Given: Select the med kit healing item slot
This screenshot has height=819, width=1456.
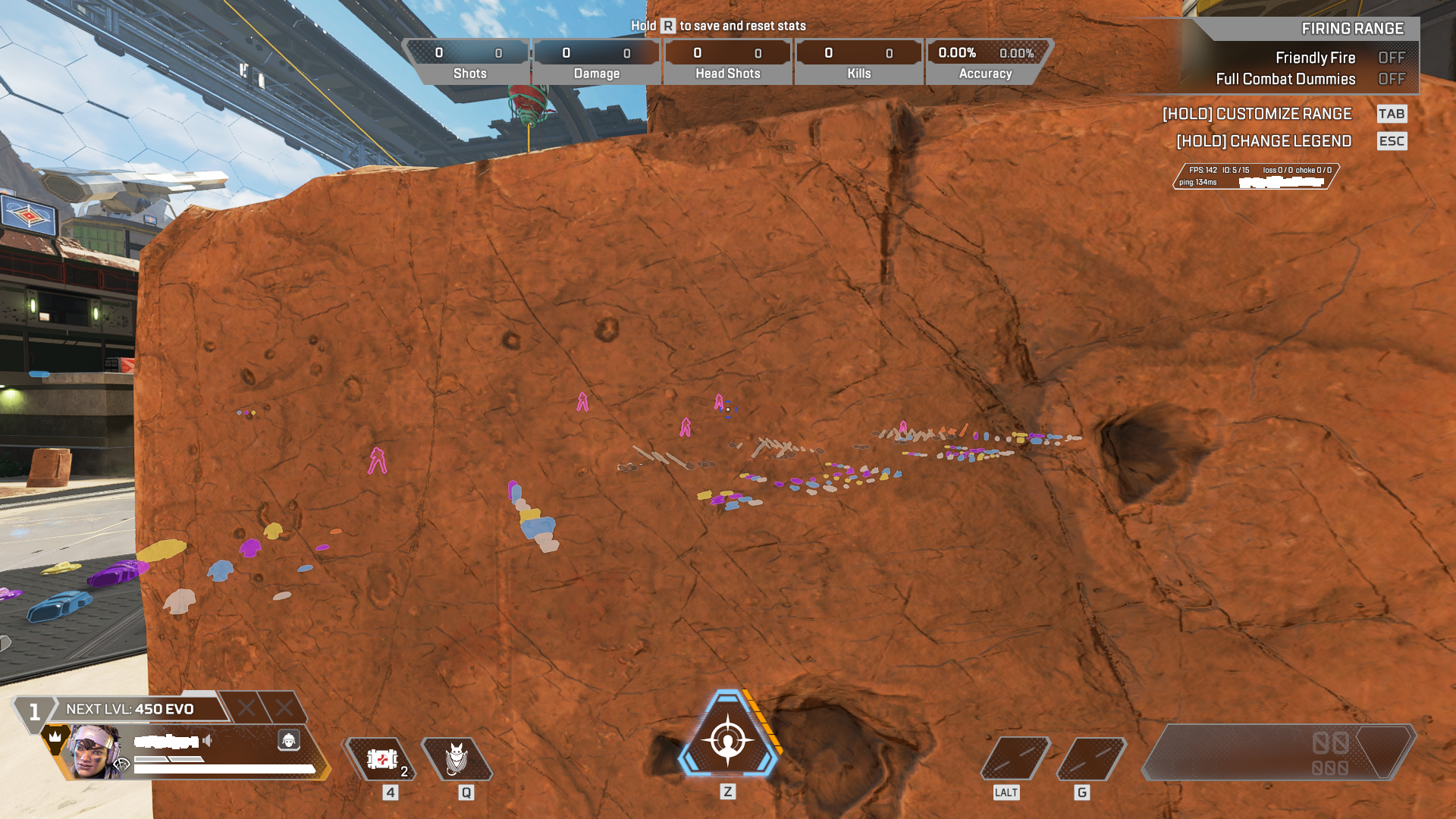Looking at the screenshot, I should point(381,759).
